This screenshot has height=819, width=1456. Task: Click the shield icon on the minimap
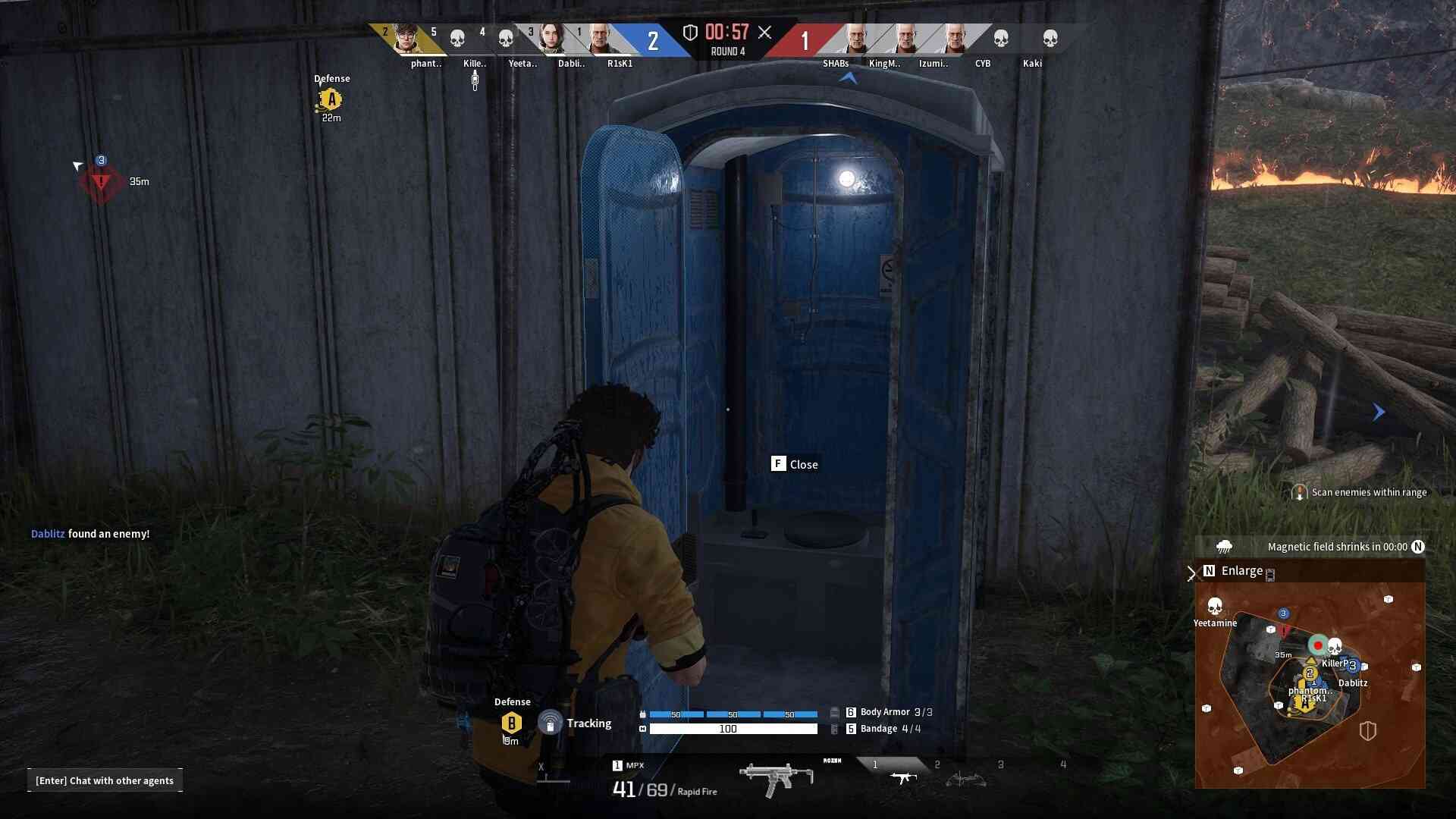coord(1367,731)
